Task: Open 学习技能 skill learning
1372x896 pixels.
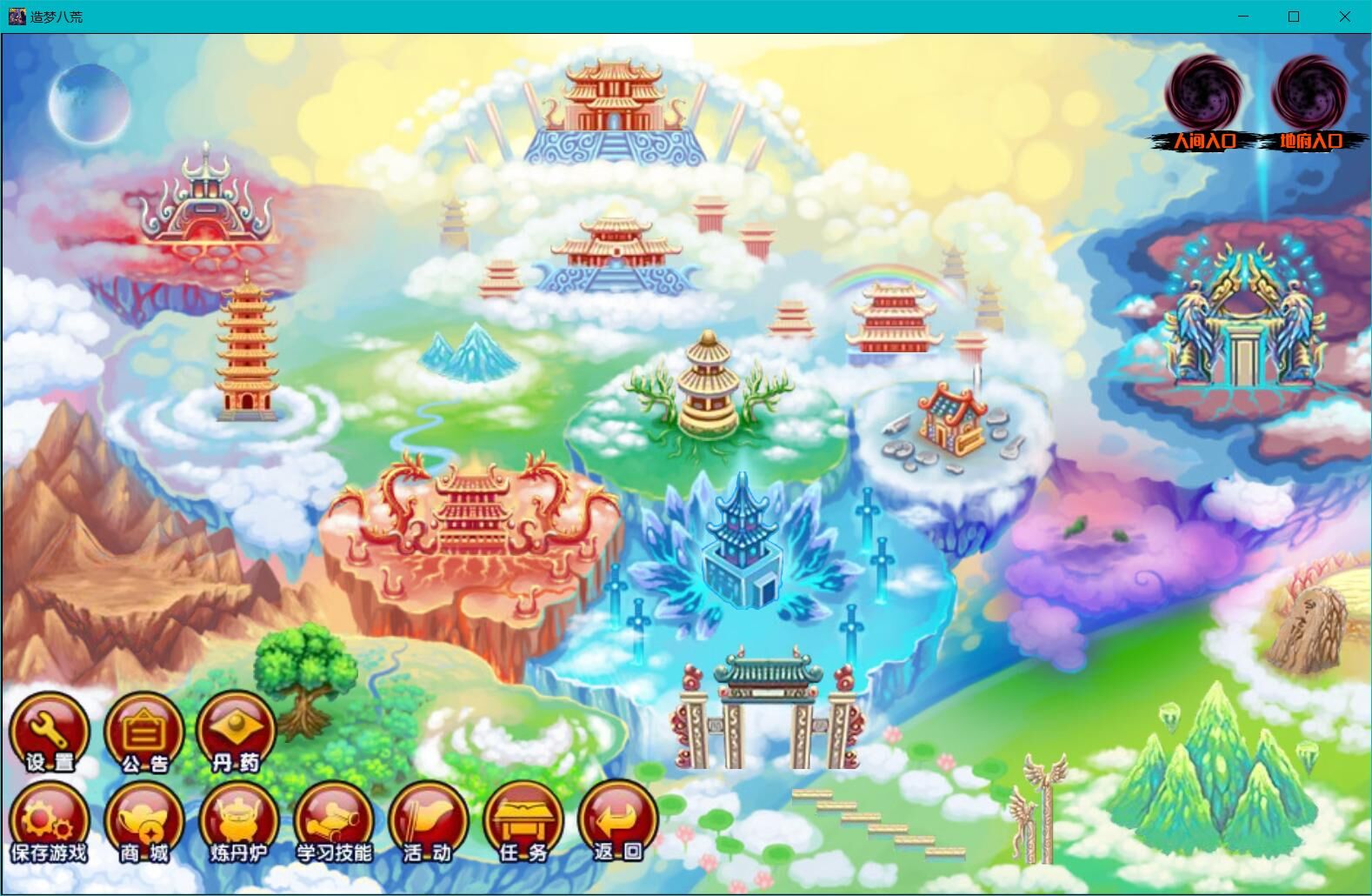Action: (334, 823)
